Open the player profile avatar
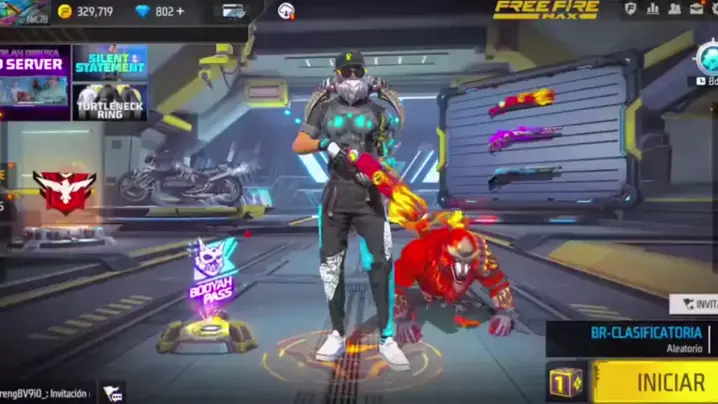 pos(22,11)
